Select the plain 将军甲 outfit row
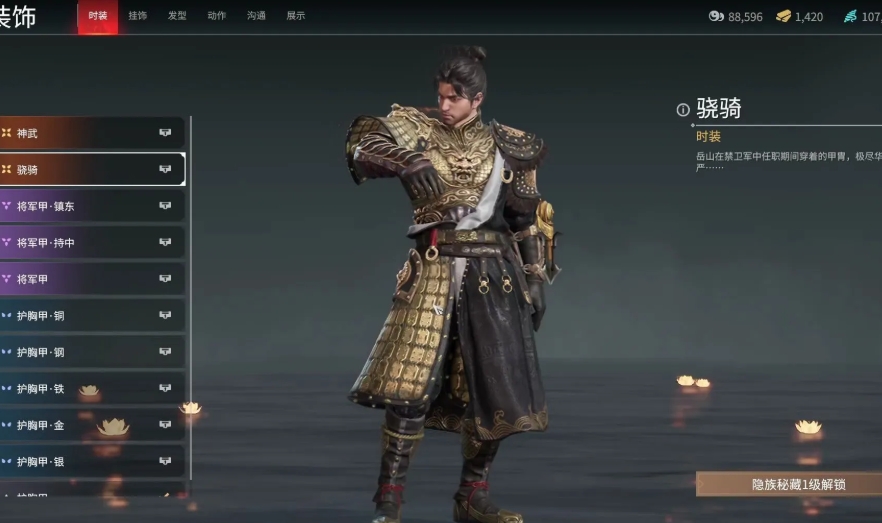The width and height of the screenshot is (882, 523). [x=90, y=279]
